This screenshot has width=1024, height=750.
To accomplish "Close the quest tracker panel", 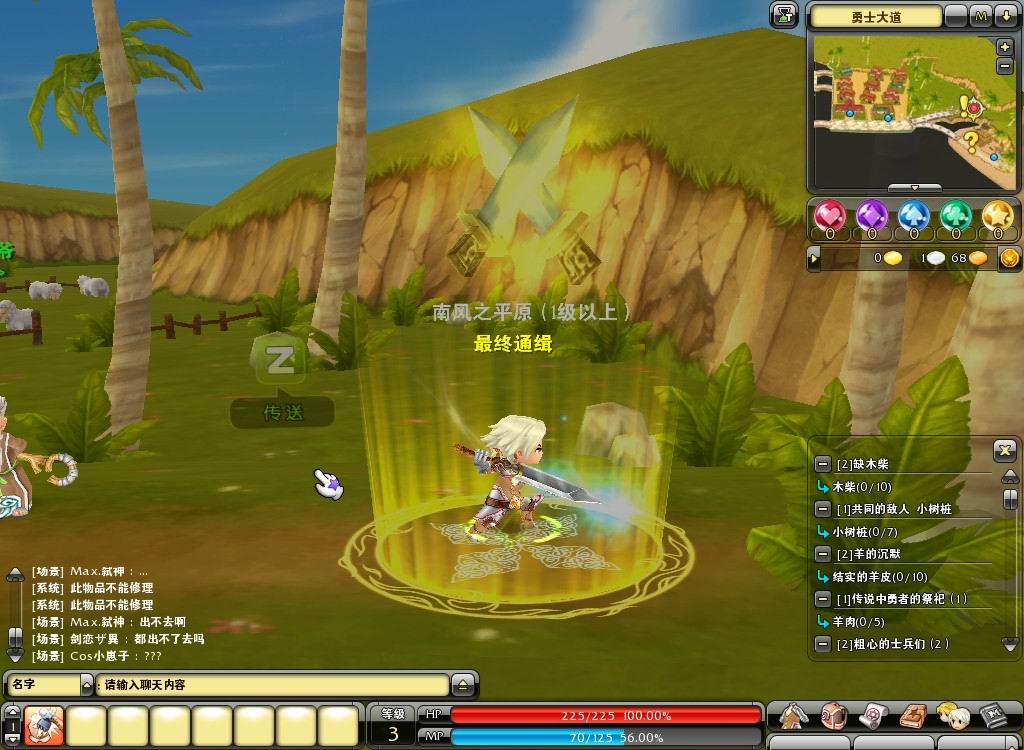I will point(1005,450).
